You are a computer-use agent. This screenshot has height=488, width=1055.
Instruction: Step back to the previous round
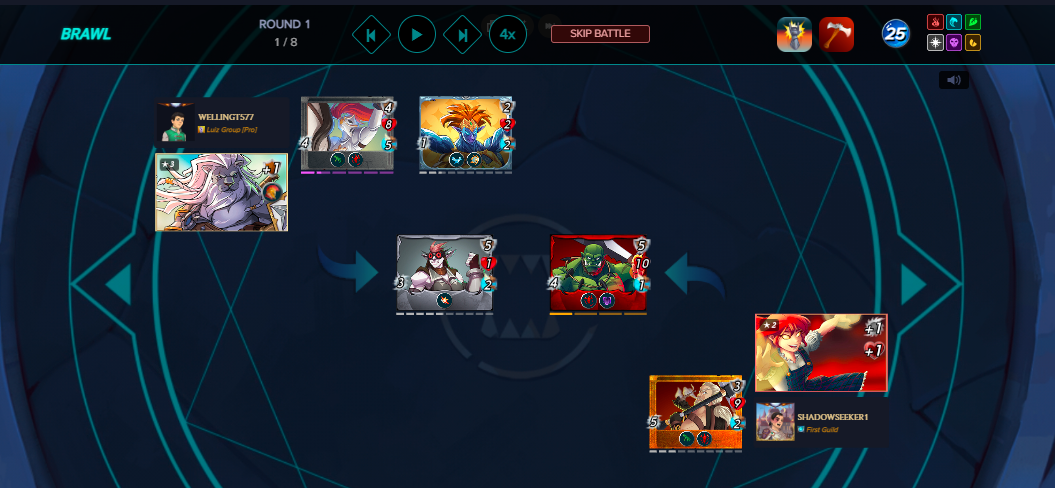pyautogui.click(x=371, y=35)
